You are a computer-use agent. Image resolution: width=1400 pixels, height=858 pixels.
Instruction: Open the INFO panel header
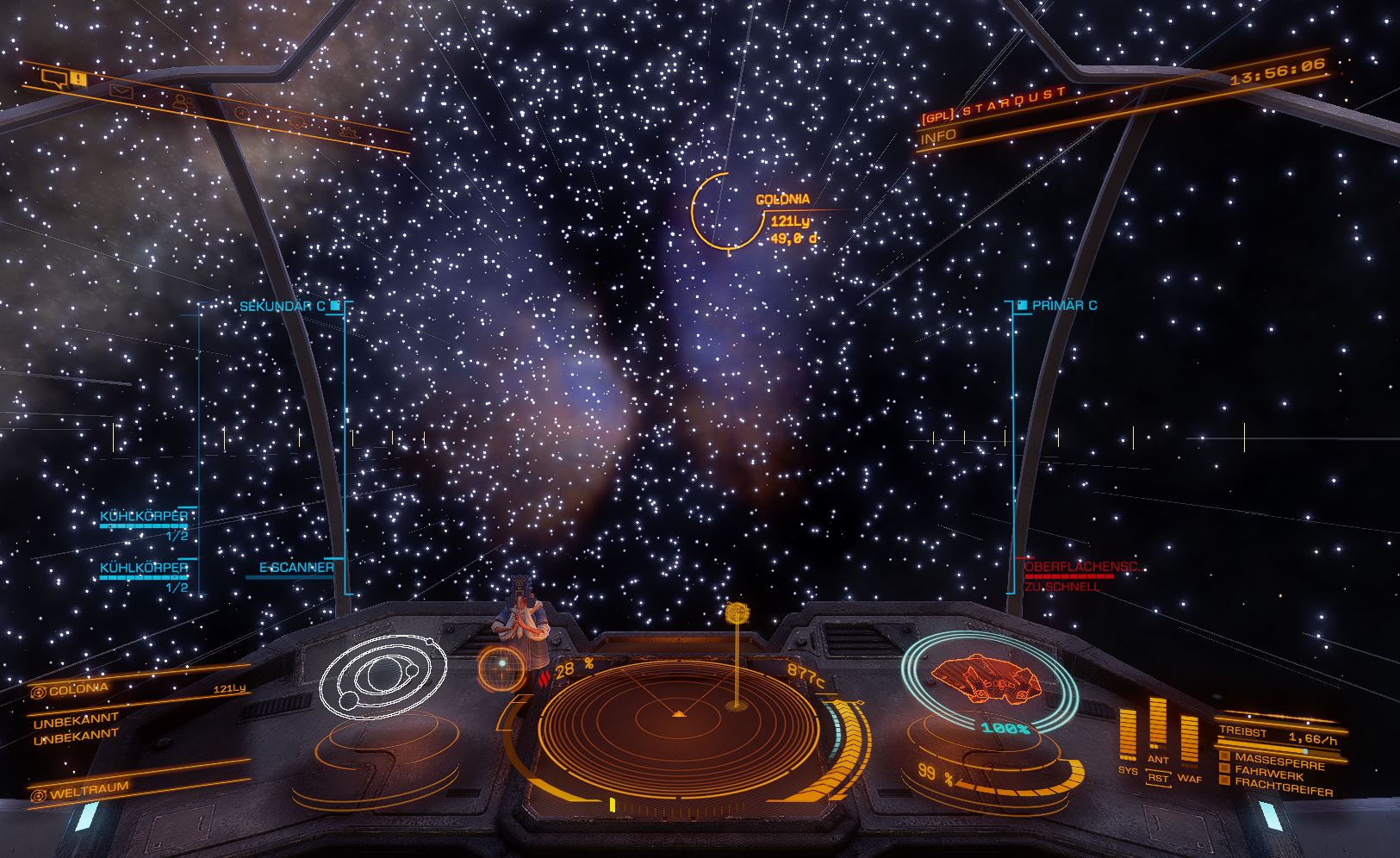938,136
